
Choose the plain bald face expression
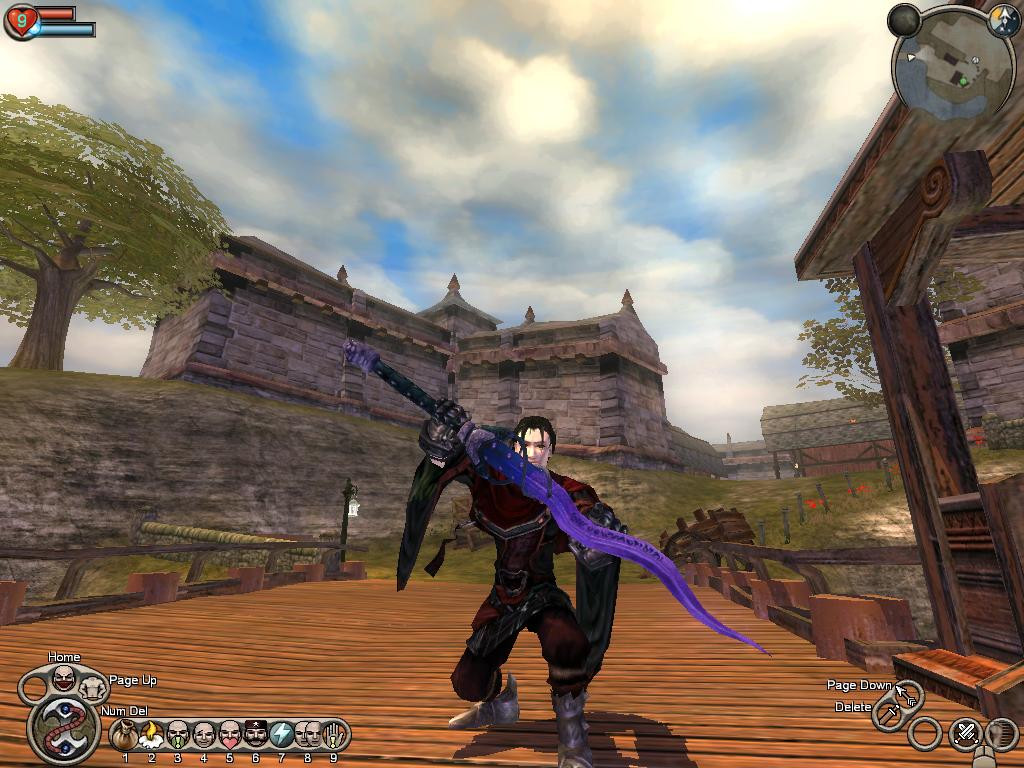[x=204, y=736]
